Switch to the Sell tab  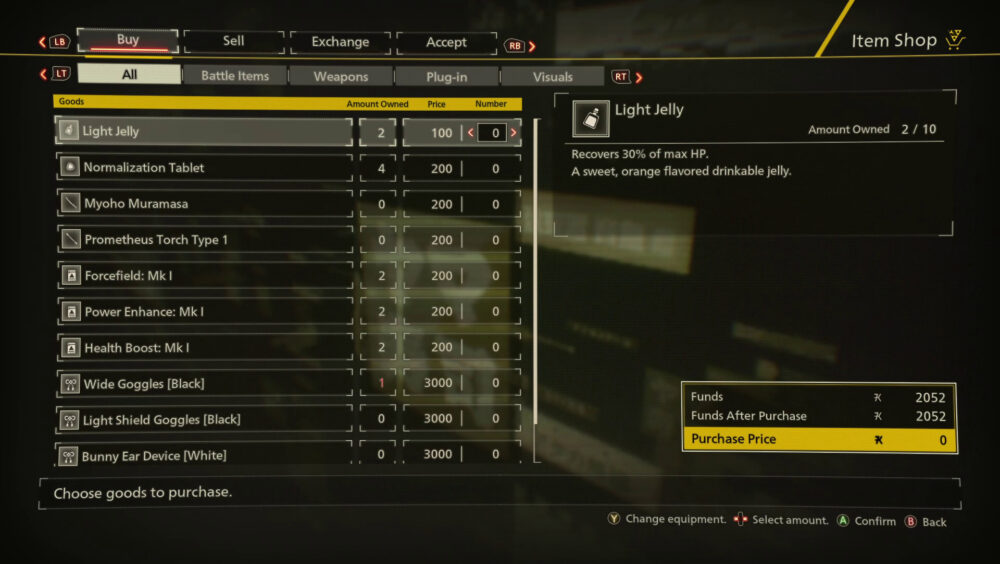(234, 42)
